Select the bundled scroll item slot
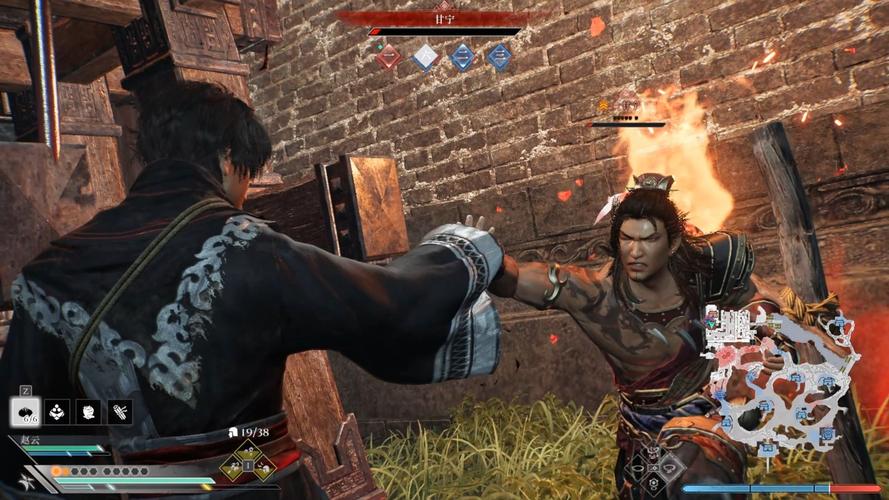This screenshot has height=500, width=889. tap(120, 411)
